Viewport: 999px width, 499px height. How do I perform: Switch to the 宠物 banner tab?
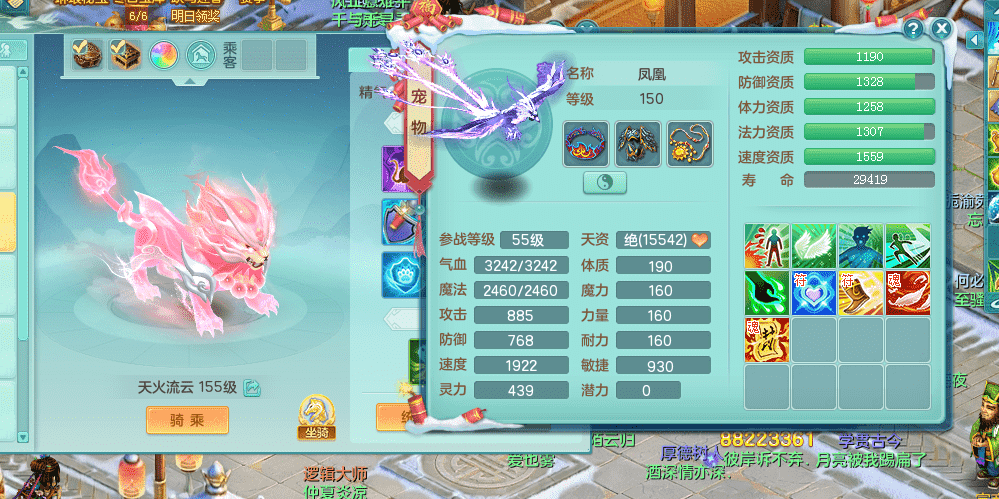pyautogui.click(x=419, y=112)
